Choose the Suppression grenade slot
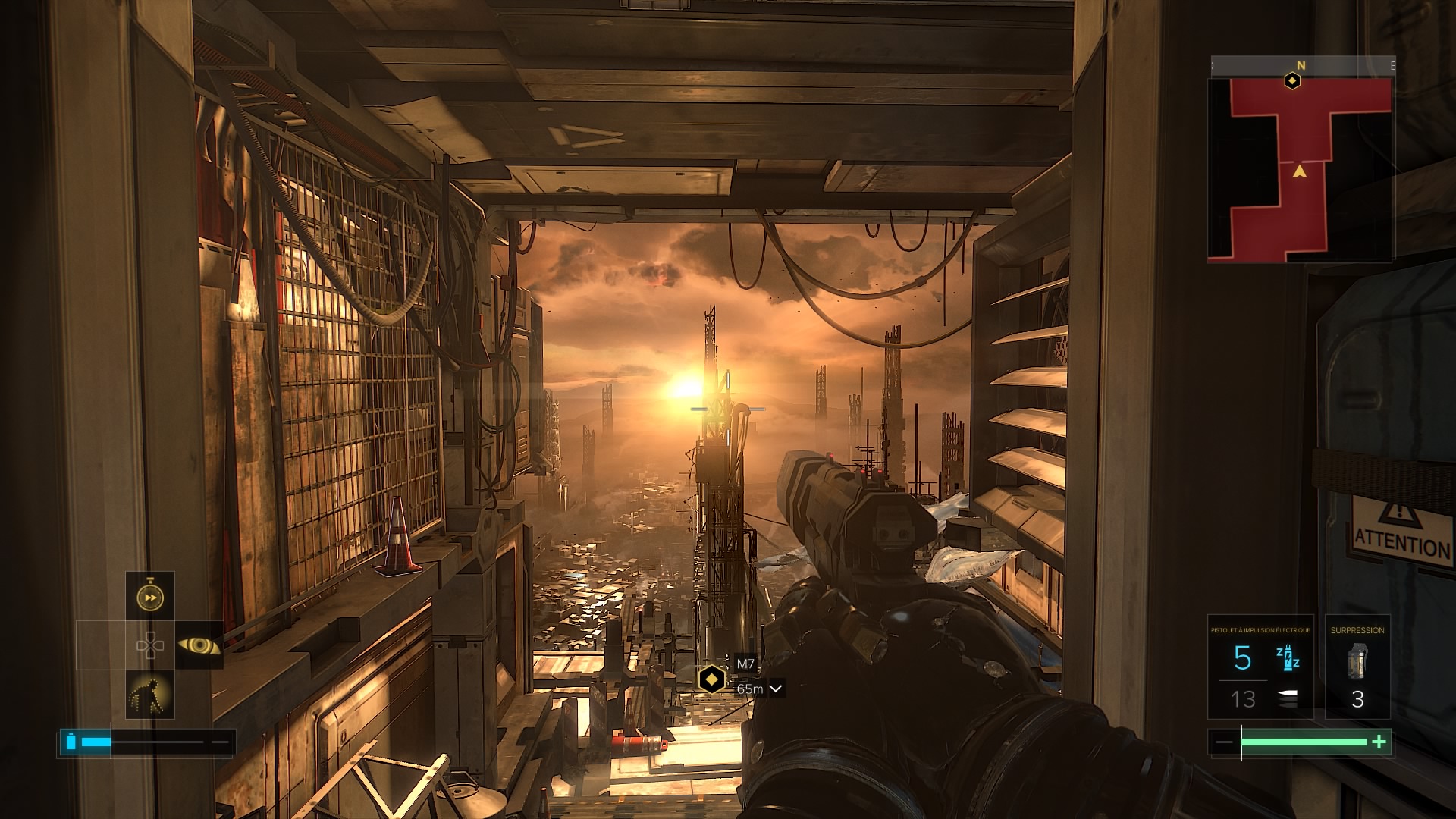1456x819 pixels. 1357,667
